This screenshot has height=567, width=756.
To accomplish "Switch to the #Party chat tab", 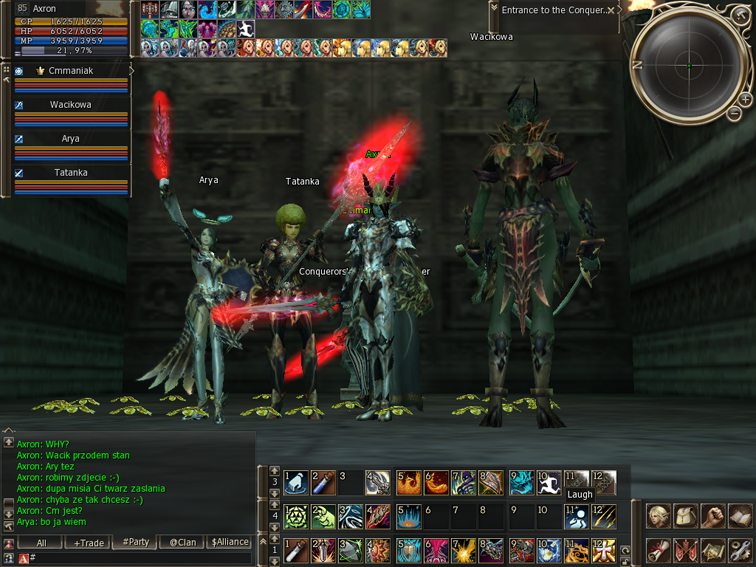I will point(135,542).
